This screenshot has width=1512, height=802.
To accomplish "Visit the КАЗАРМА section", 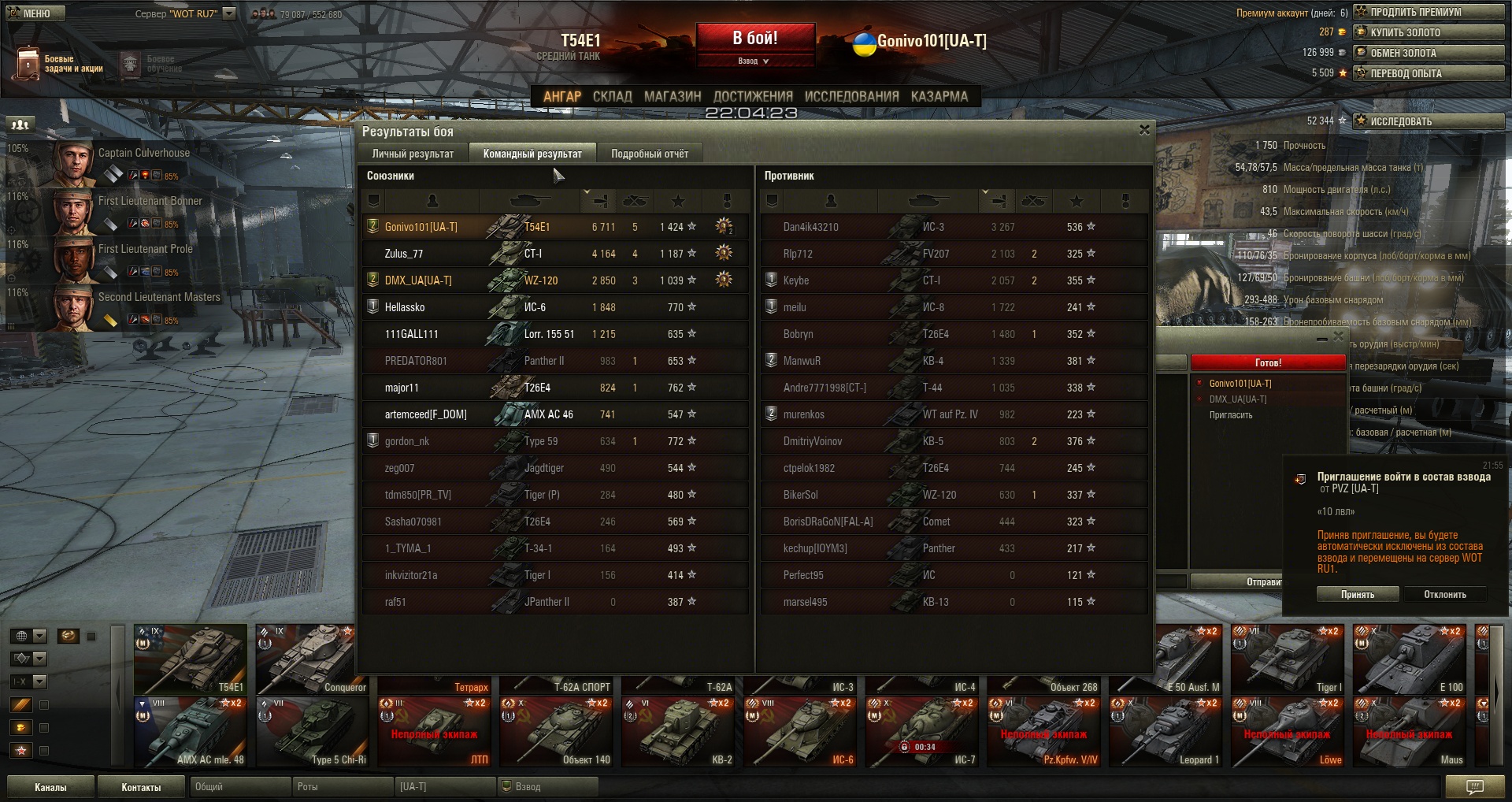I will [939, 96].
